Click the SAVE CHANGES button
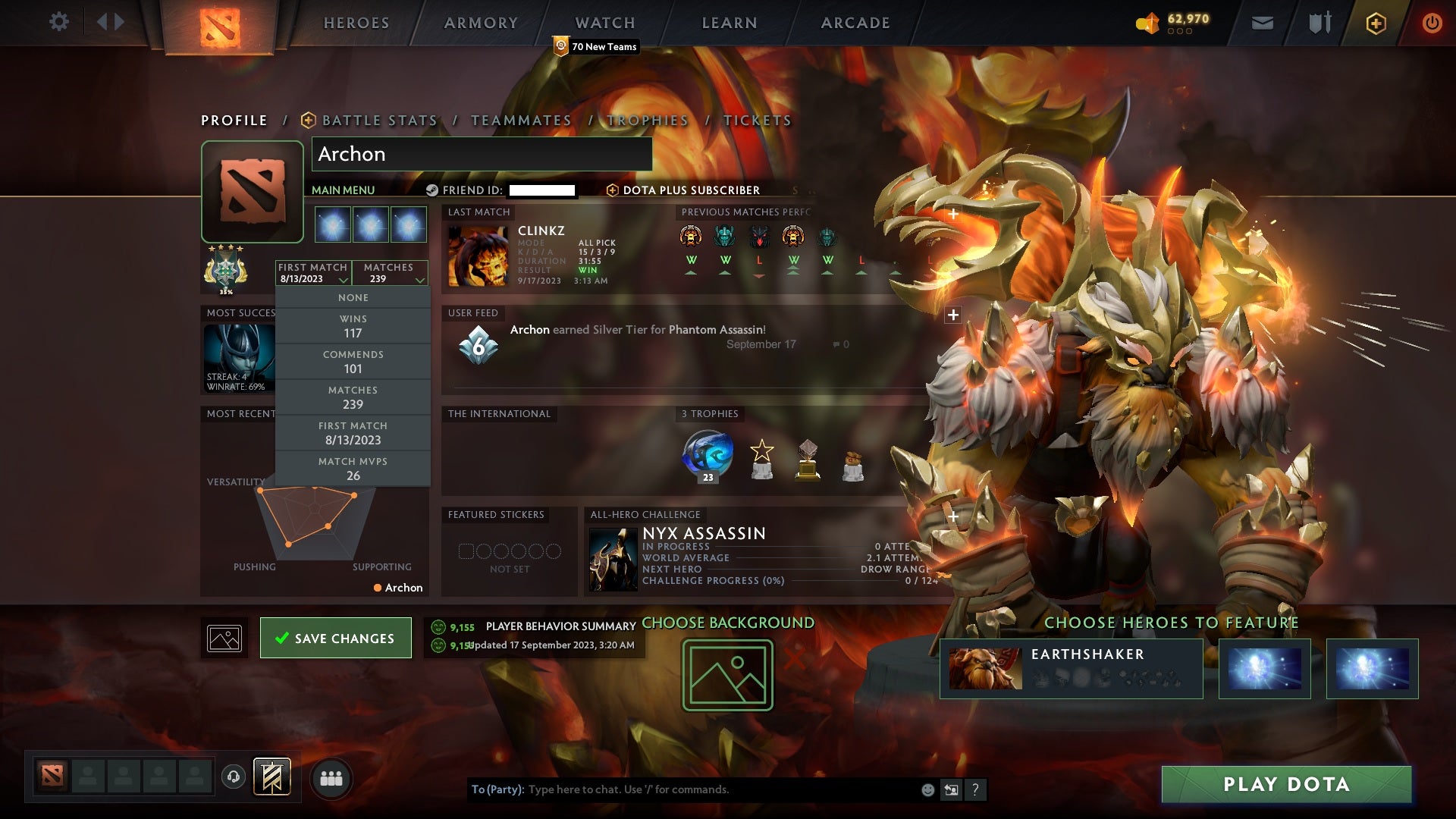This screenshot has width=1456, height=819. point(336,638)
